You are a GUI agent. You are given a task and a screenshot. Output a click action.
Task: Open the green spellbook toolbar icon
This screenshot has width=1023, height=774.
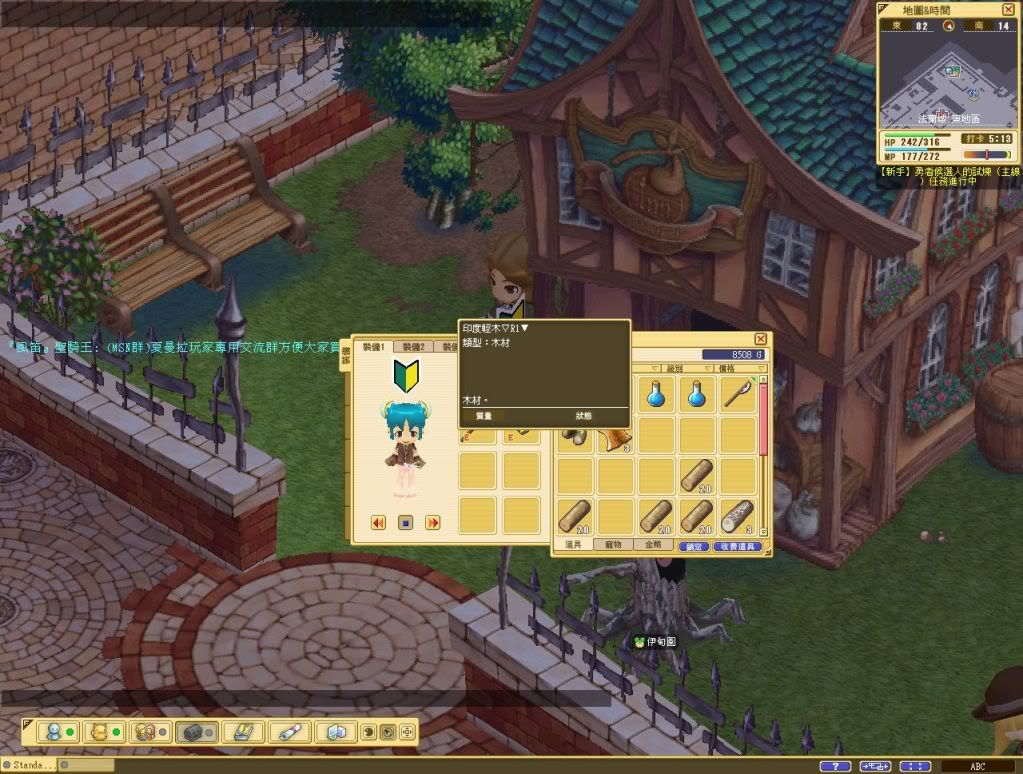pos(242,732)
